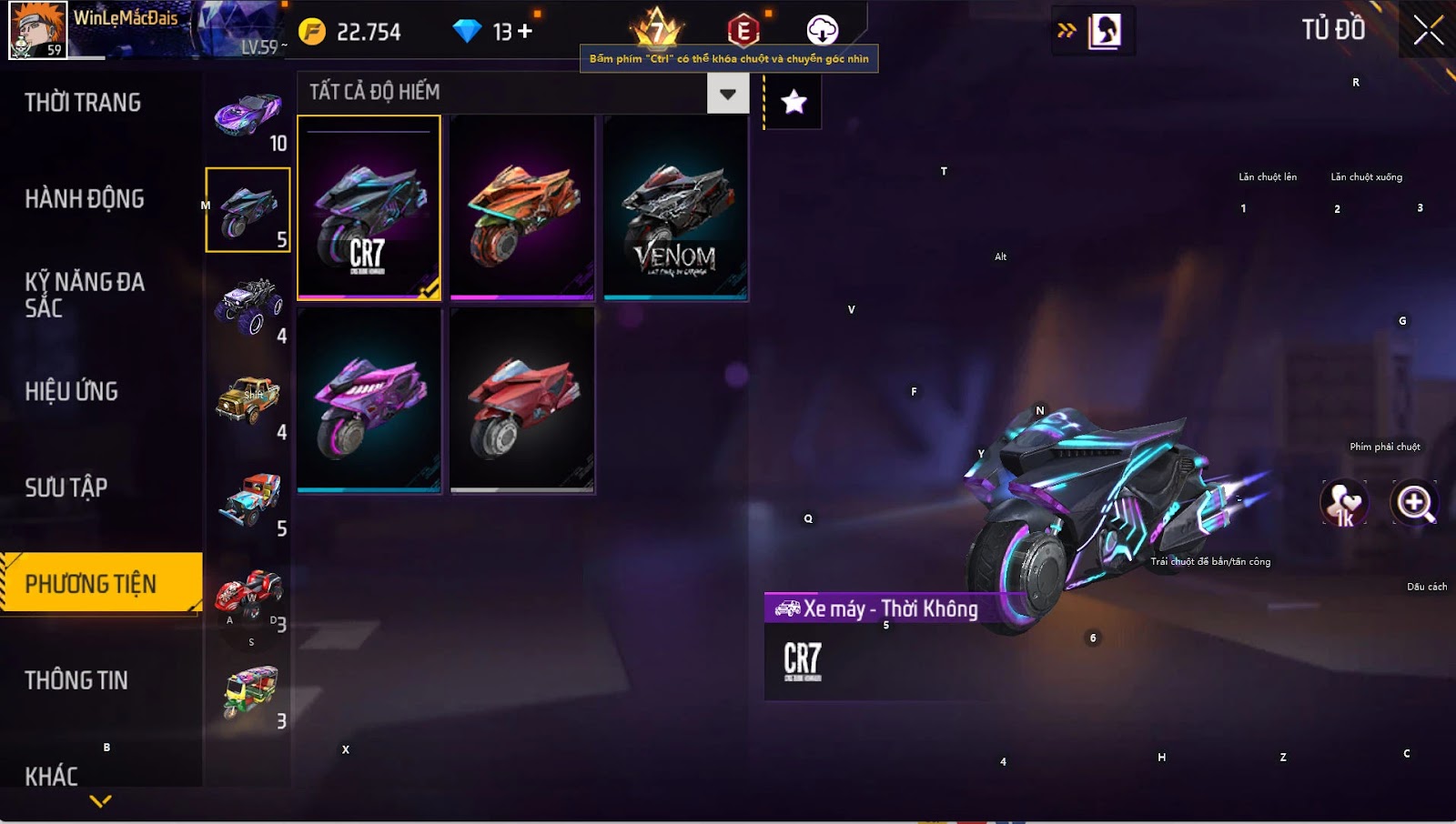
Task: Choose the CR7 motorcycle skin
Action: (369, 207)
